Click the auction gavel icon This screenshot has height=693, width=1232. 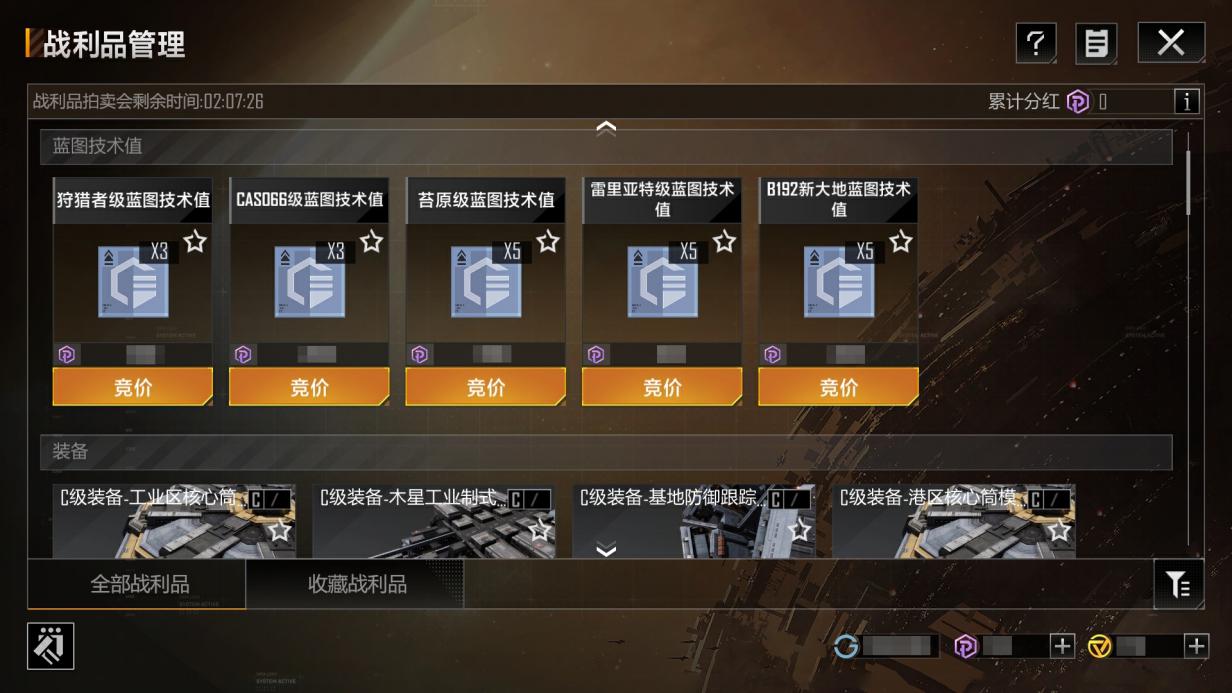point(50,645)
